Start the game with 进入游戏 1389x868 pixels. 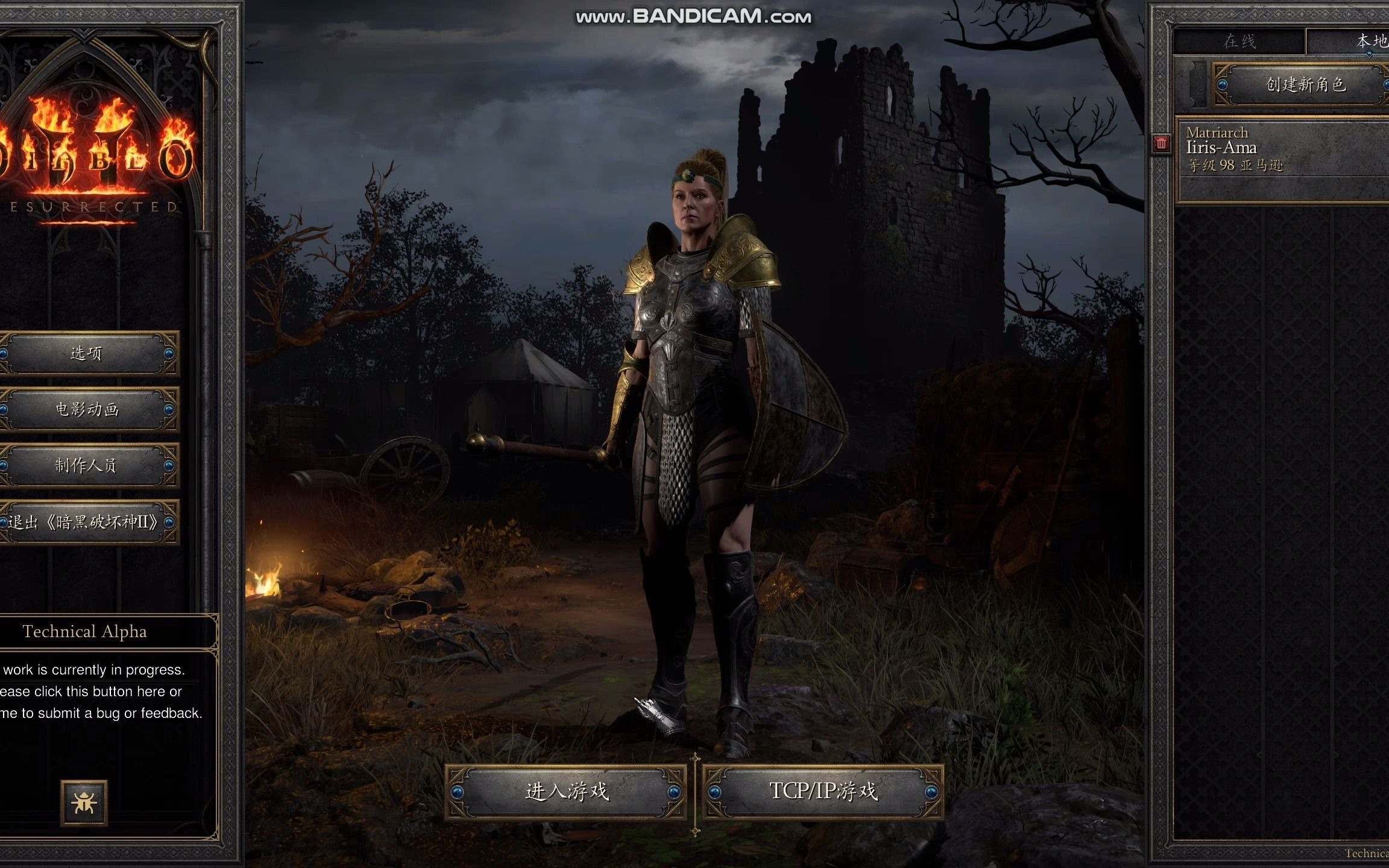click(x=567, y=791)
